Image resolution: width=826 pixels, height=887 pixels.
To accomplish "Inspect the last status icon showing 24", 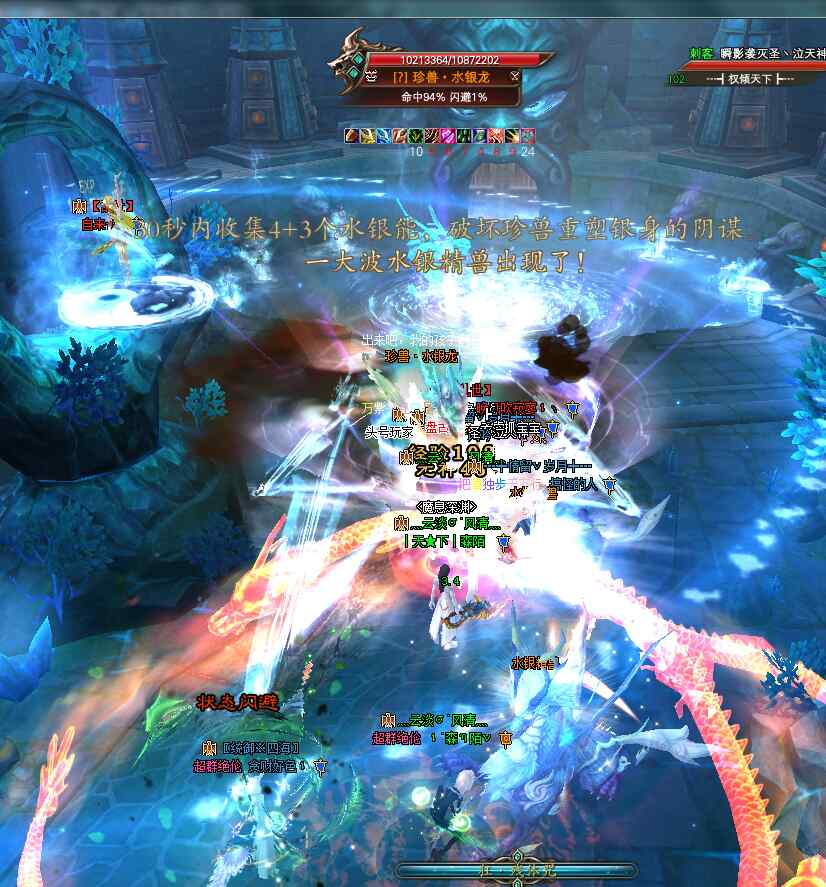I will [528, 135].
